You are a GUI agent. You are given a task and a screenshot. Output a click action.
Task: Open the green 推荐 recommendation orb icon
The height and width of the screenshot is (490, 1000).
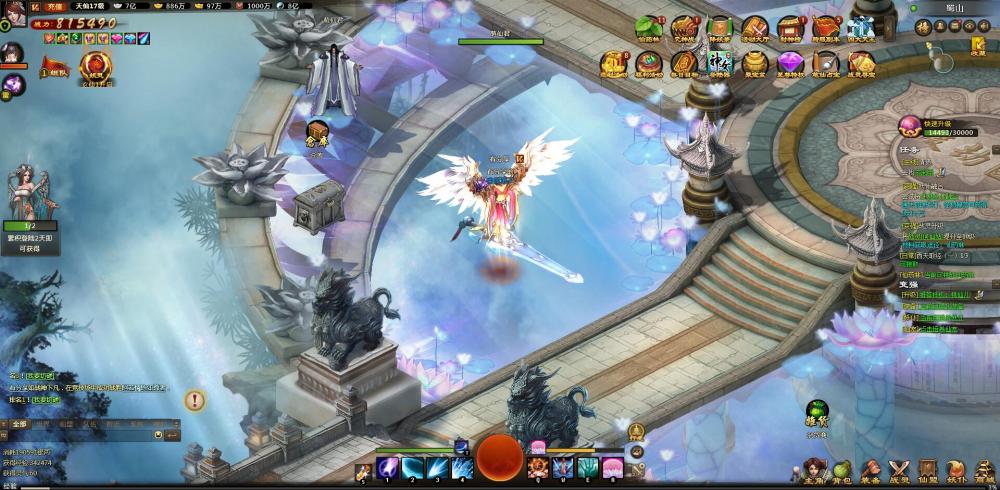[818, 413]
